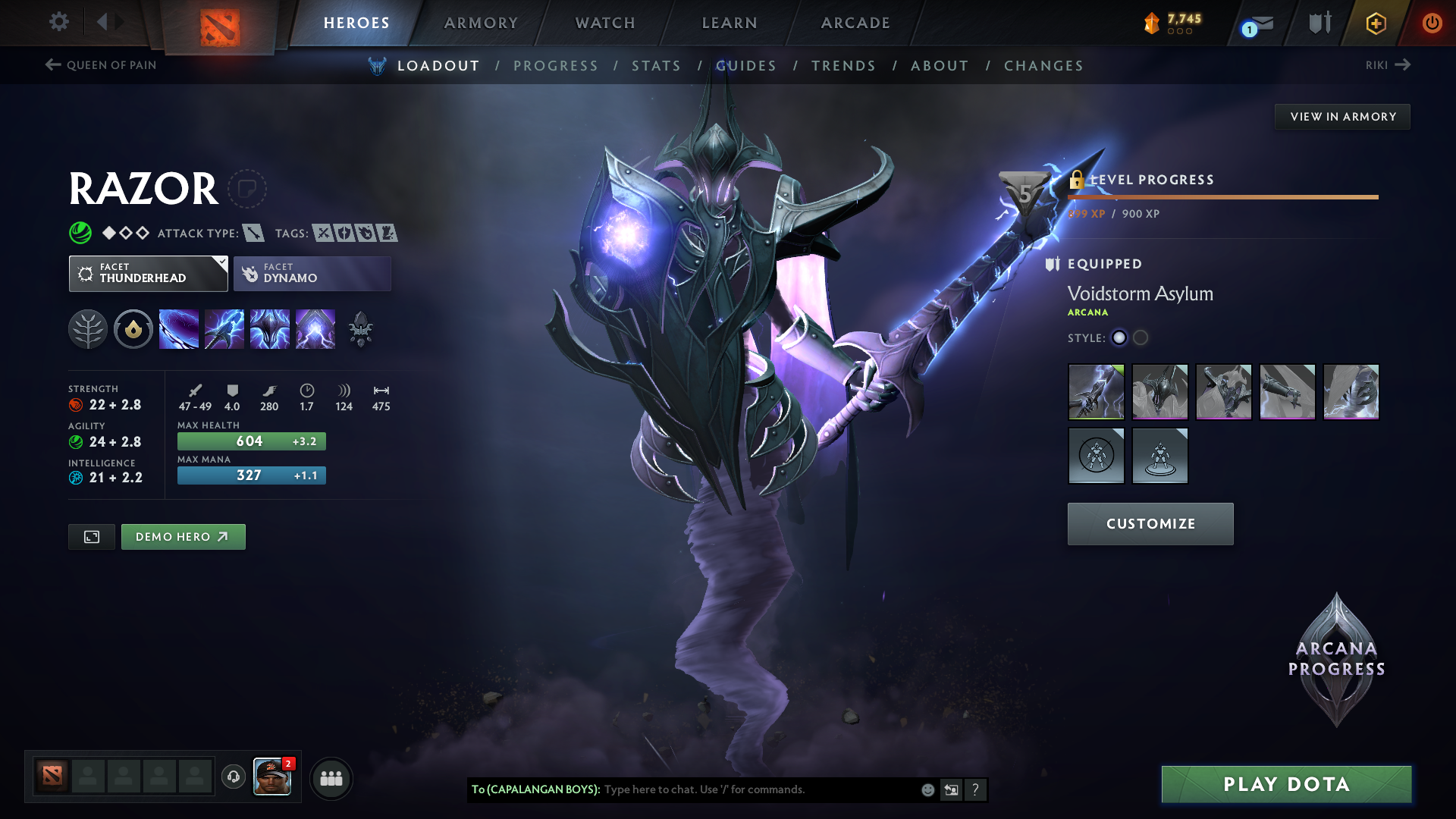The height and width of the screenshot is (819, 1456).
Task: Open the friends list people icon
Action: (x=331, y=778)
